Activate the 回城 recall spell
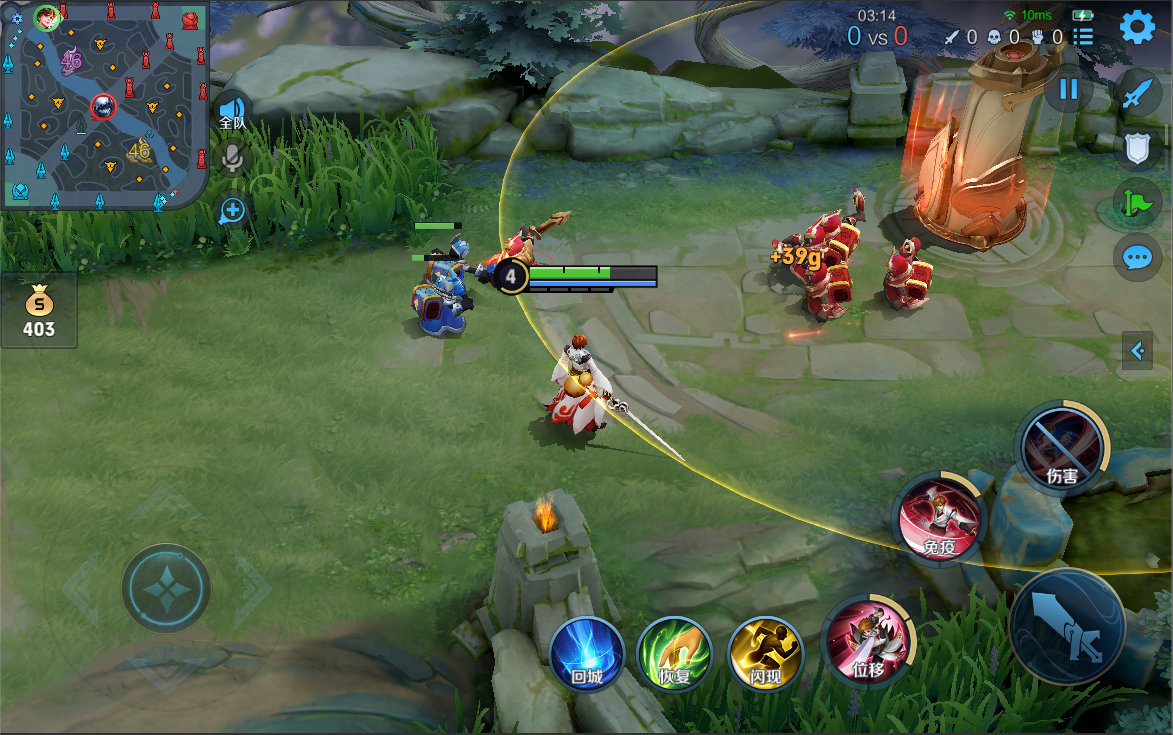This screenshot has width=1173, height=735. click(x=586, y=654)
